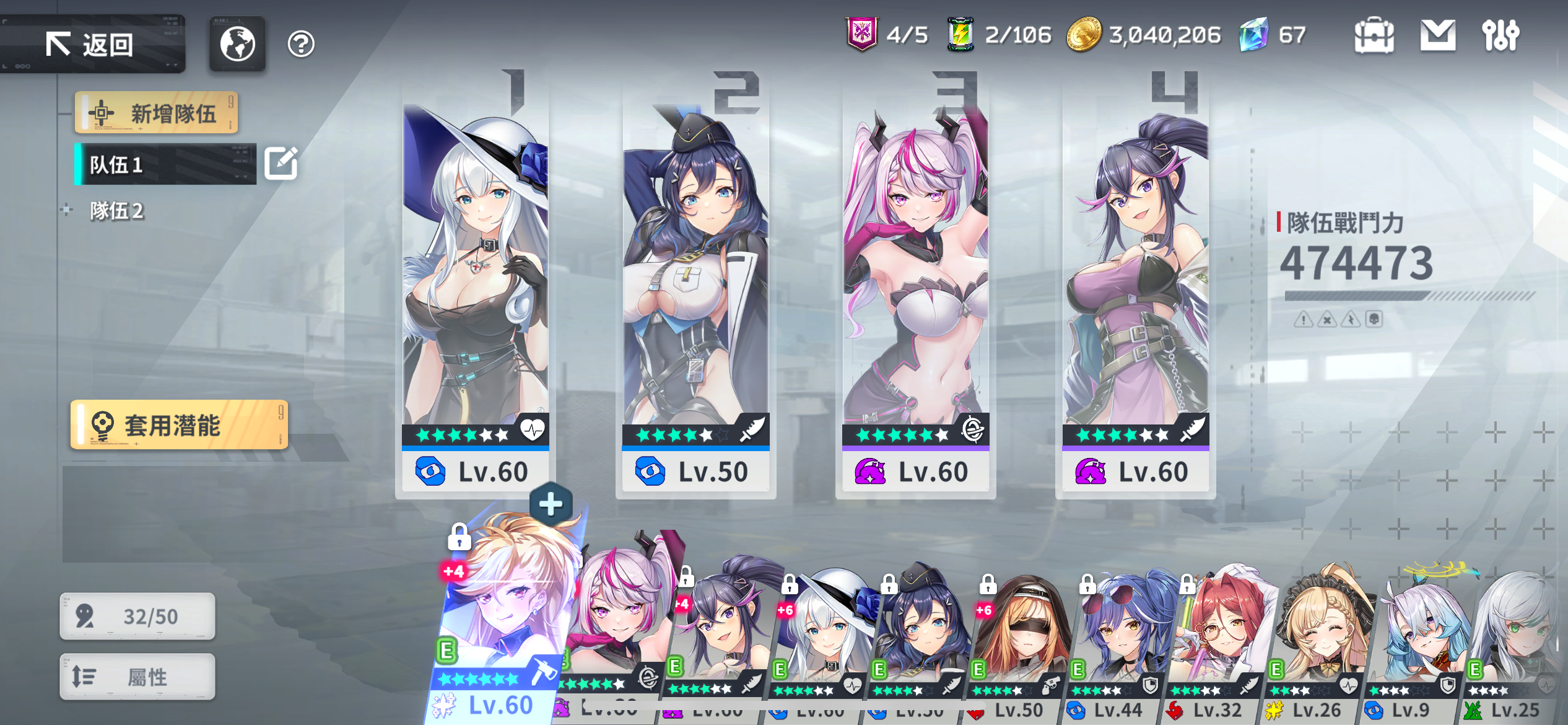Open the briefcase inventory icon
This screenshot has width=1568, height=725.
[1374, 35]
